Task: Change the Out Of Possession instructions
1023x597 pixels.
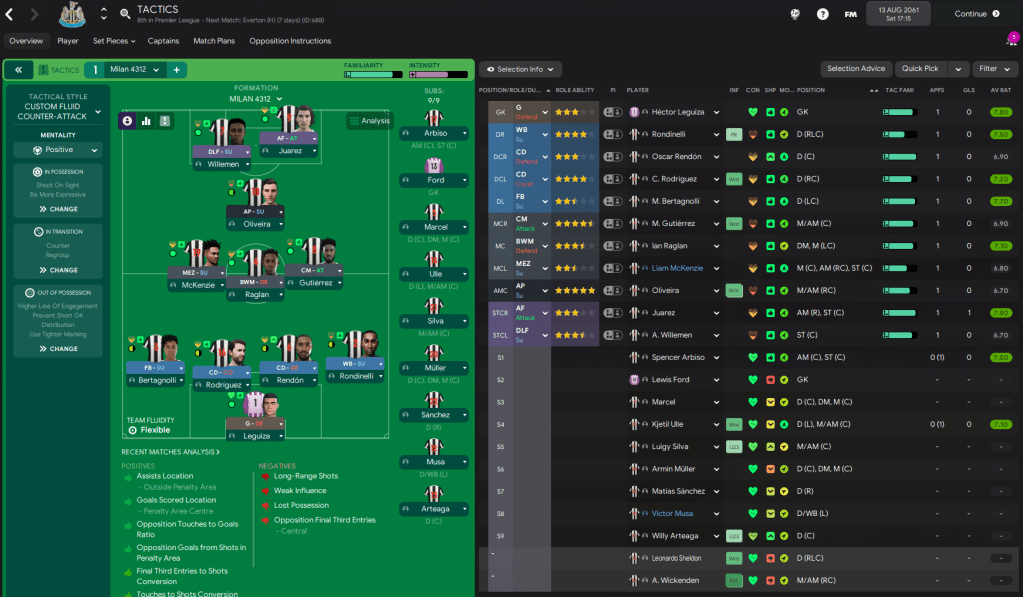Action: pyautogui.click(x=58, y=348)
